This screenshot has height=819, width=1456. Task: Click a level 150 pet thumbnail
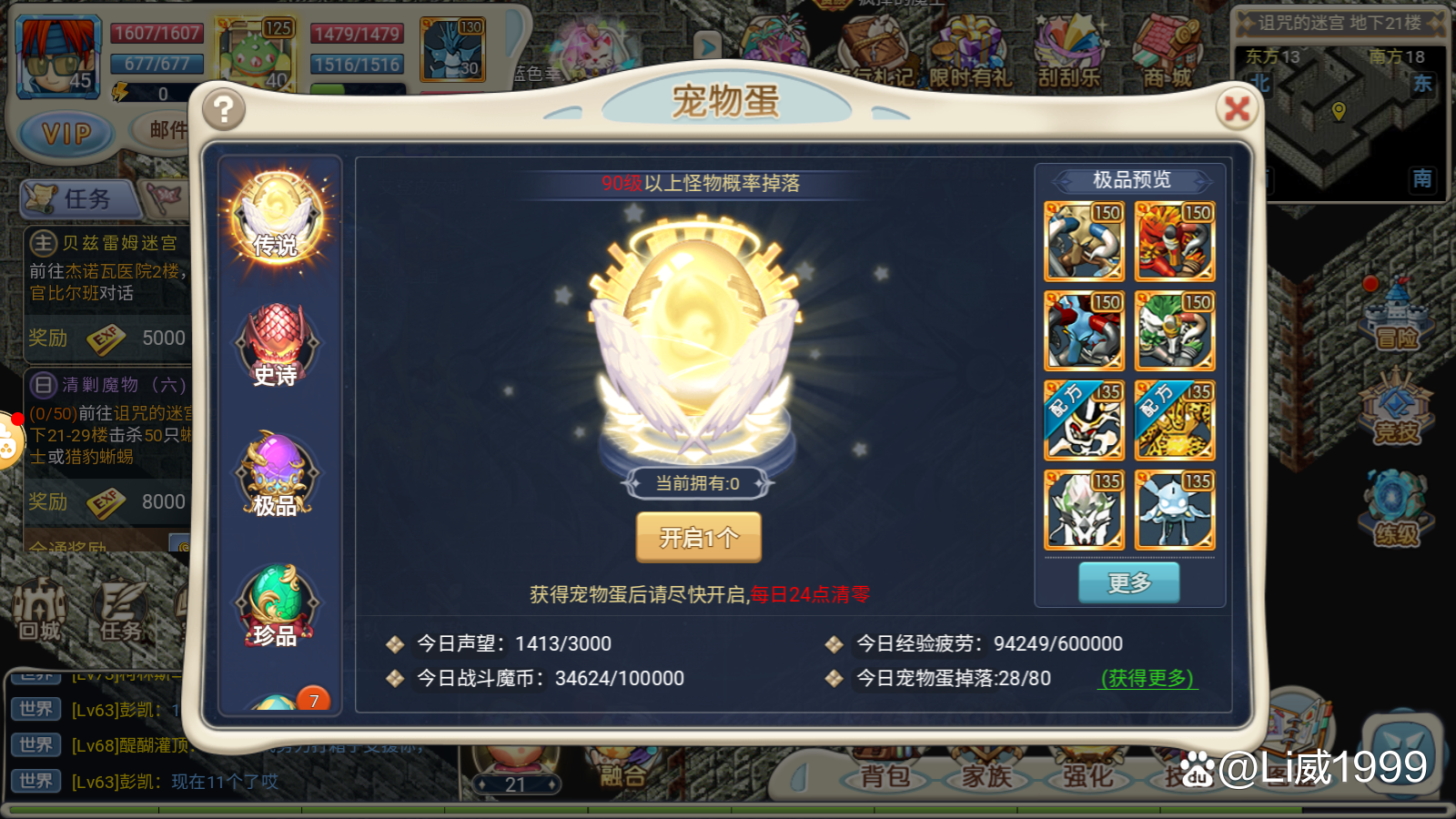1085,241
